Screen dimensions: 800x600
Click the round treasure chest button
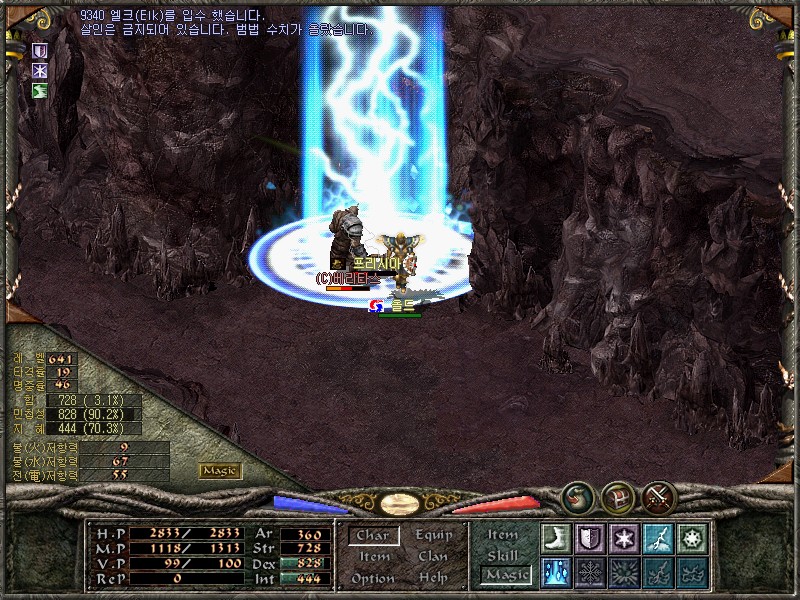coord(617,496)
